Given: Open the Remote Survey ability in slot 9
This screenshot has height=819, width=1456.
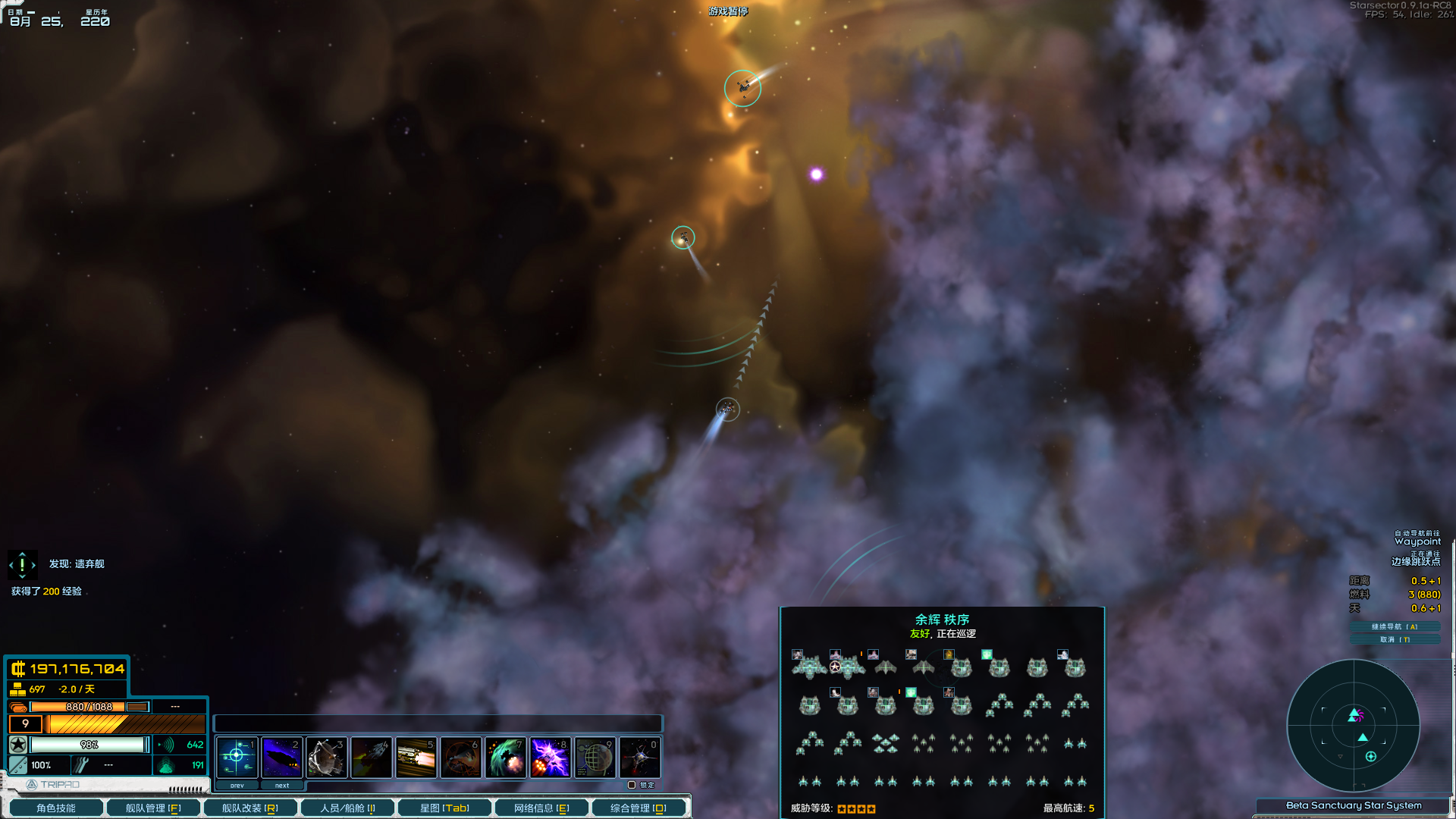Looking at the screenshot, I should point(595,757).
